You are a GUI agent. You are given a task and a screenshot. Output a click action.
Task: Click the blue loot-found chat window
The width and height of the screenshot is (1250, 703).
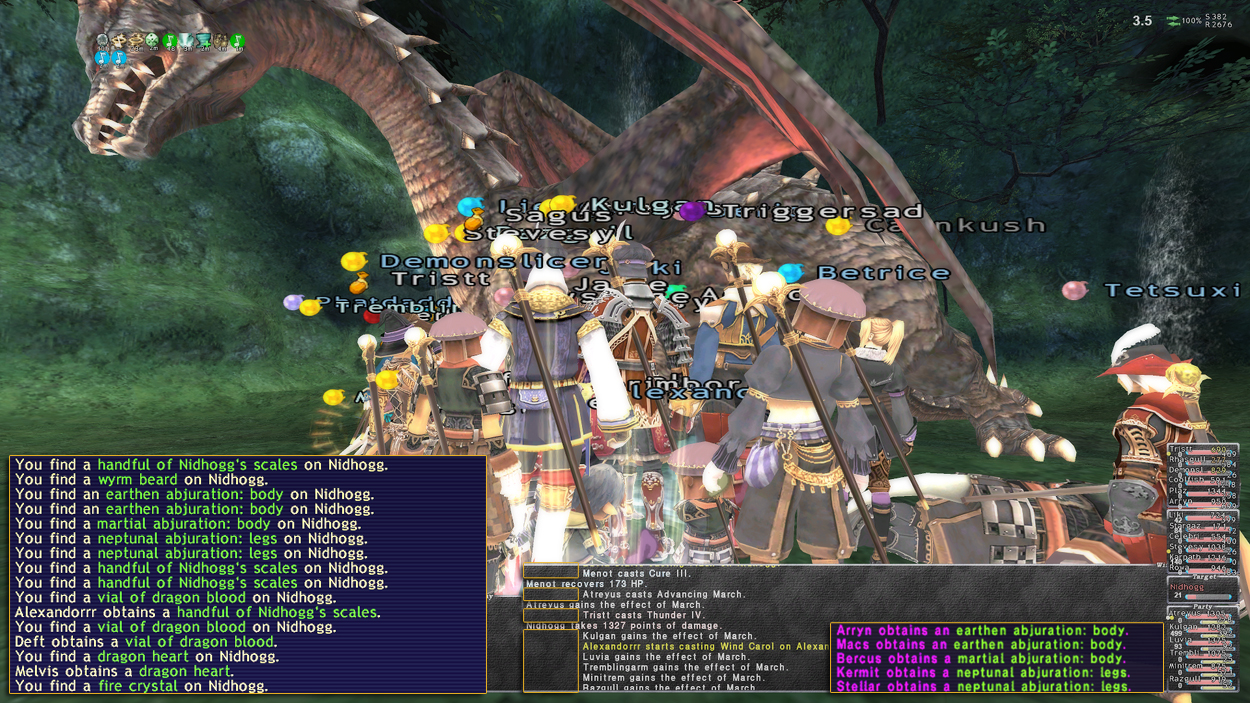tap(248, 575)
